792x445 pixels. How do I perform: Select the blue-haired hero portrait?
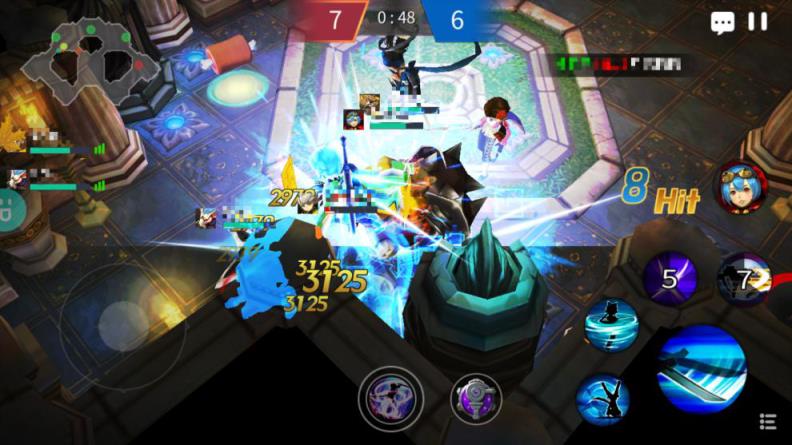[x=740, y=188]
